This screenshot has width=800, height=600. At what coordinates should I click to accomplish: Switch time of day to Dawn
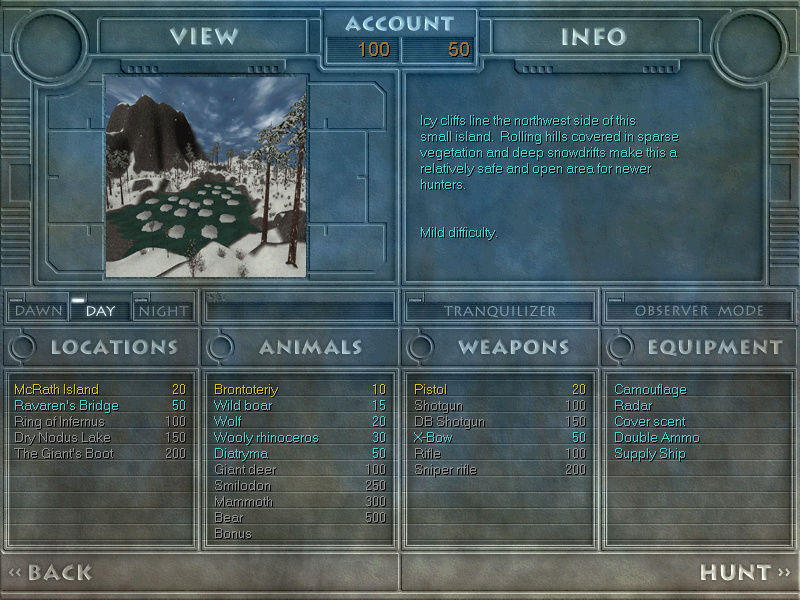click(39, 311)
